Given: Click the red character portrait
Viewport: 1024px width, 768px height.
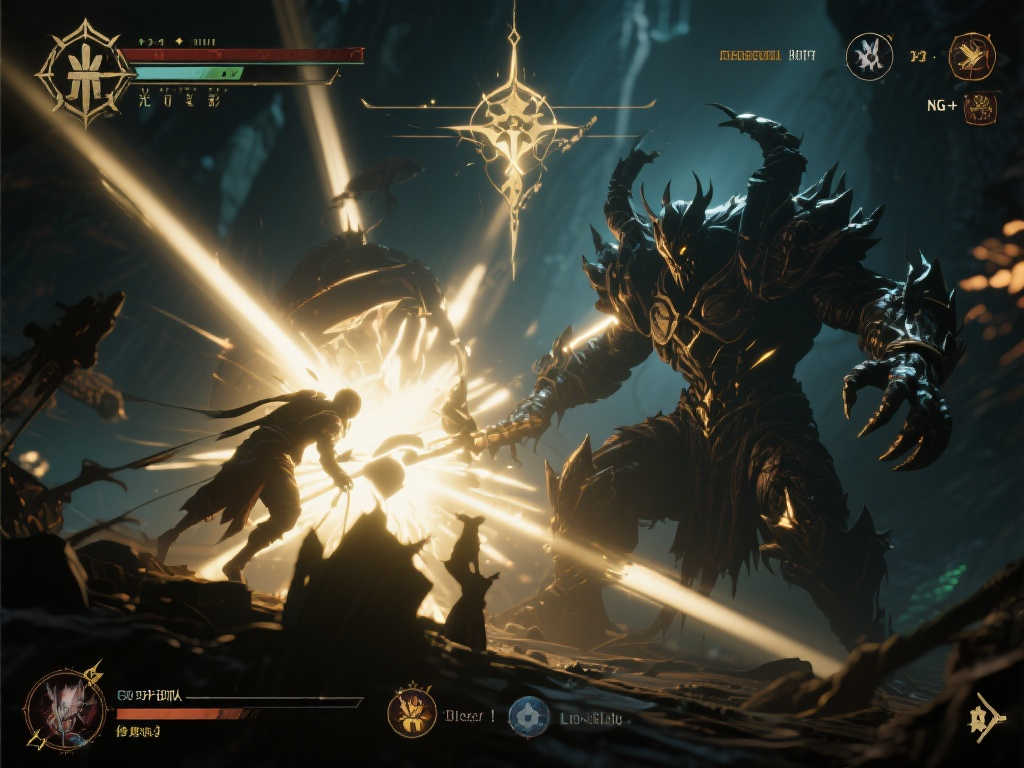Looking at the screenshot, I should [64, 709].
